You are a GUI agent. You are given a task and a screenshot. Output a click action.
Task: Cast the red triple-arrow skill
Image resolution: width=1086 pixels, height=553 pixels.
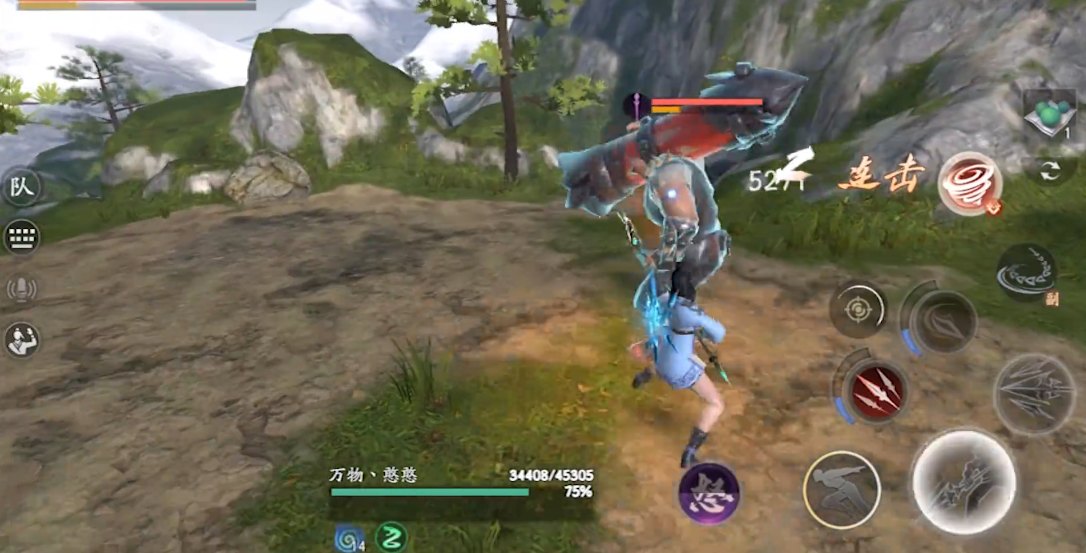click(876, 390)
